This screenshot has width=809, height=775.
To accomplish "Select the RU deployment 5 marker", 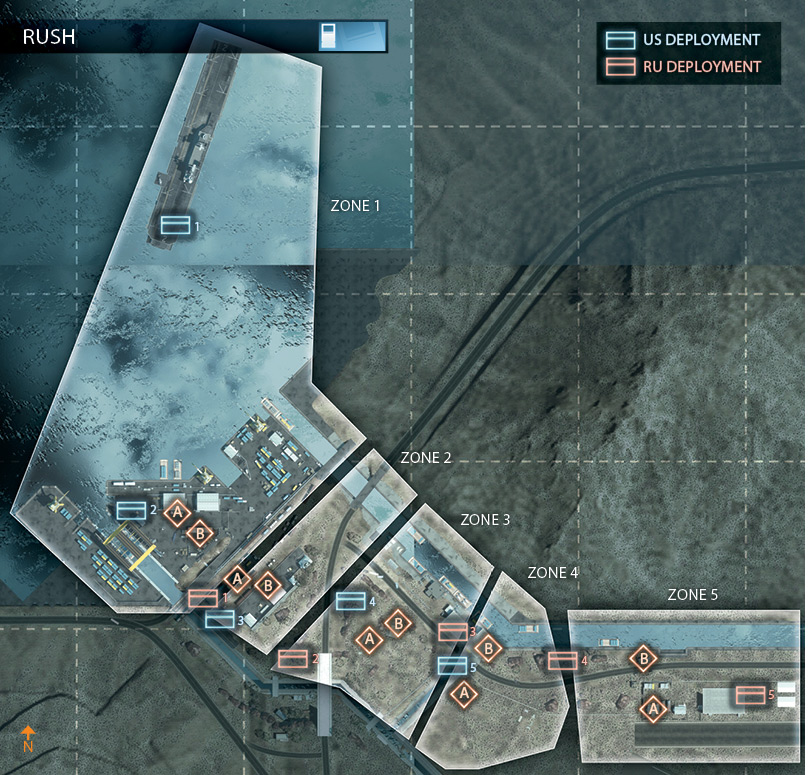I will [750, 694].
